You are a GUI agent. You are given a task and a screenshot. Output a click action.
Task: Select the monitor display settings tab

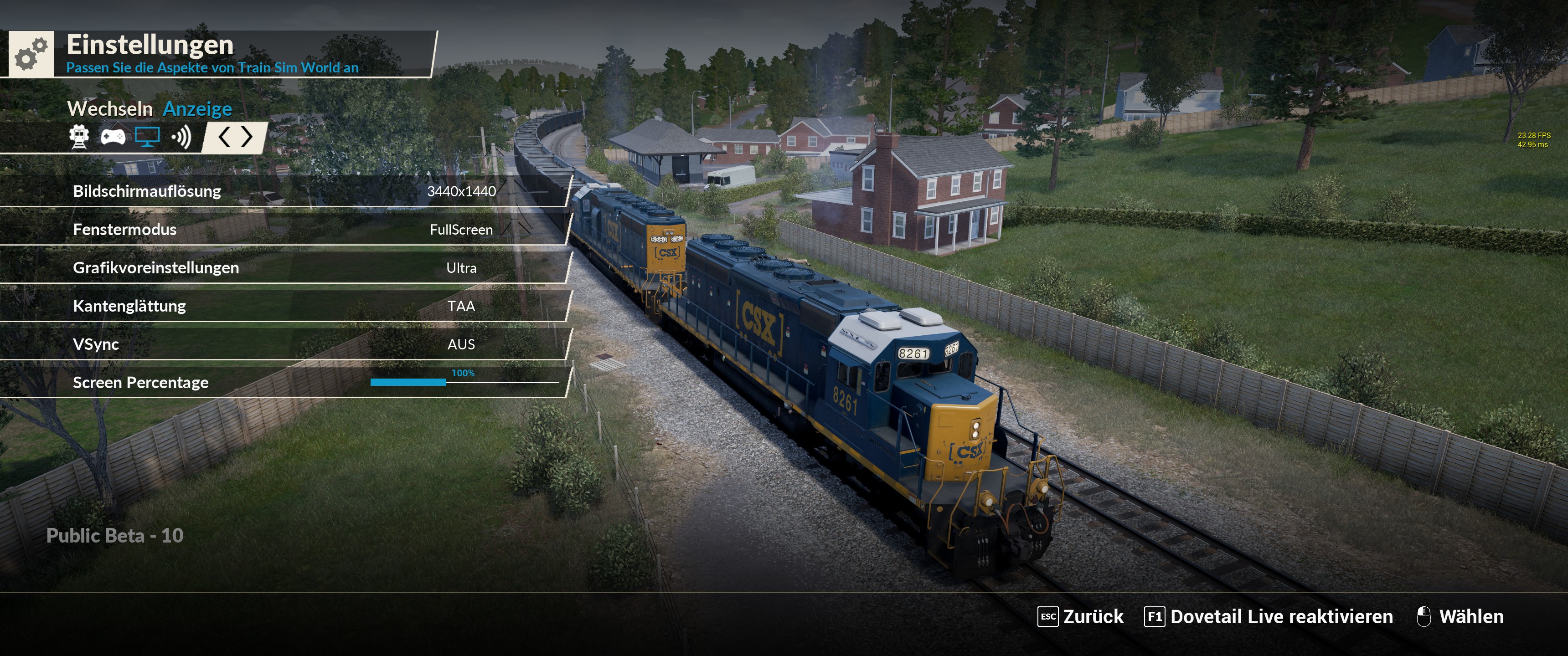pos(147,137)
